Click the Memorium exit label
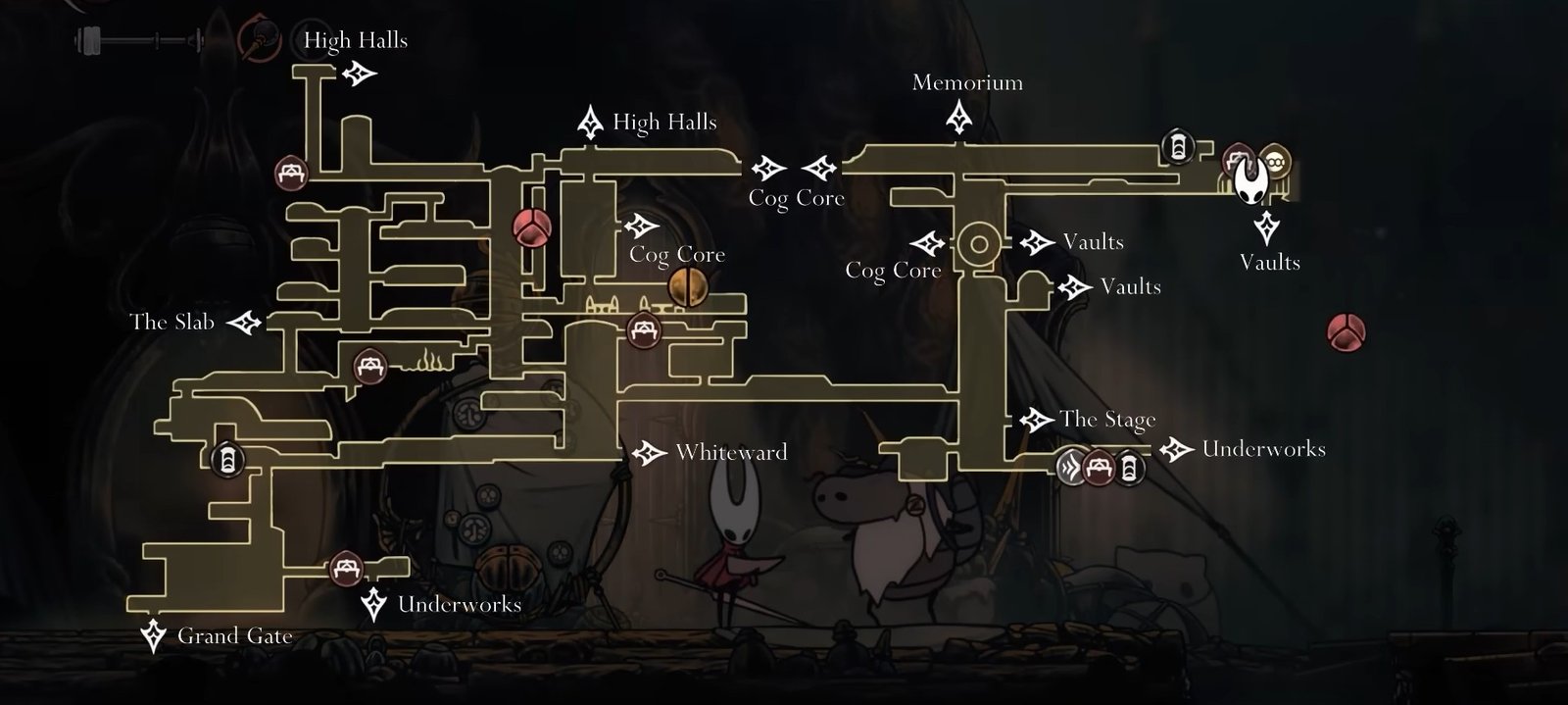1568x705 pixels. tap(967, 82)
